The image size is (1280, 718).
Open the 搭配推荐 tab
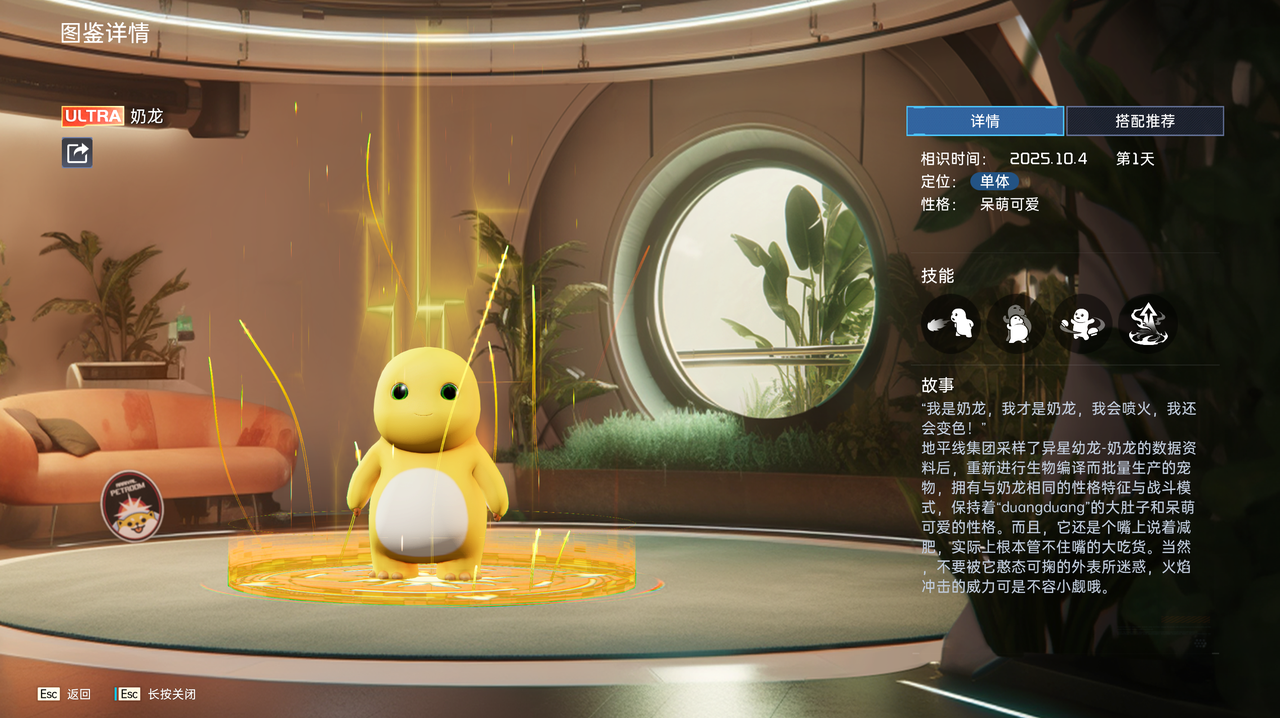coord(1145,121)
